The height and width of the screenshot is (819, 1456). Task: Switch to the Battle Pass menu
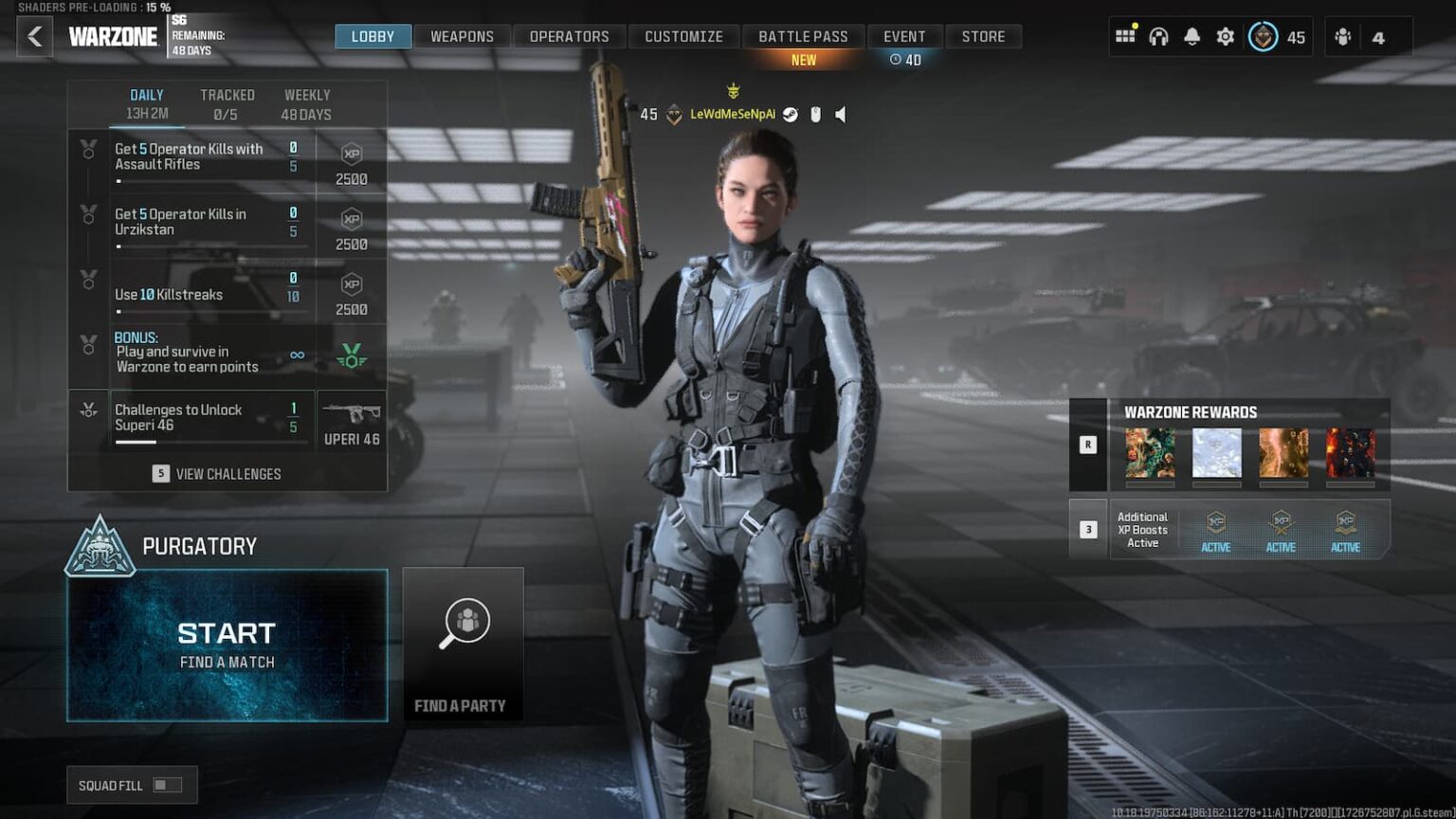click(x=803, y=36)
